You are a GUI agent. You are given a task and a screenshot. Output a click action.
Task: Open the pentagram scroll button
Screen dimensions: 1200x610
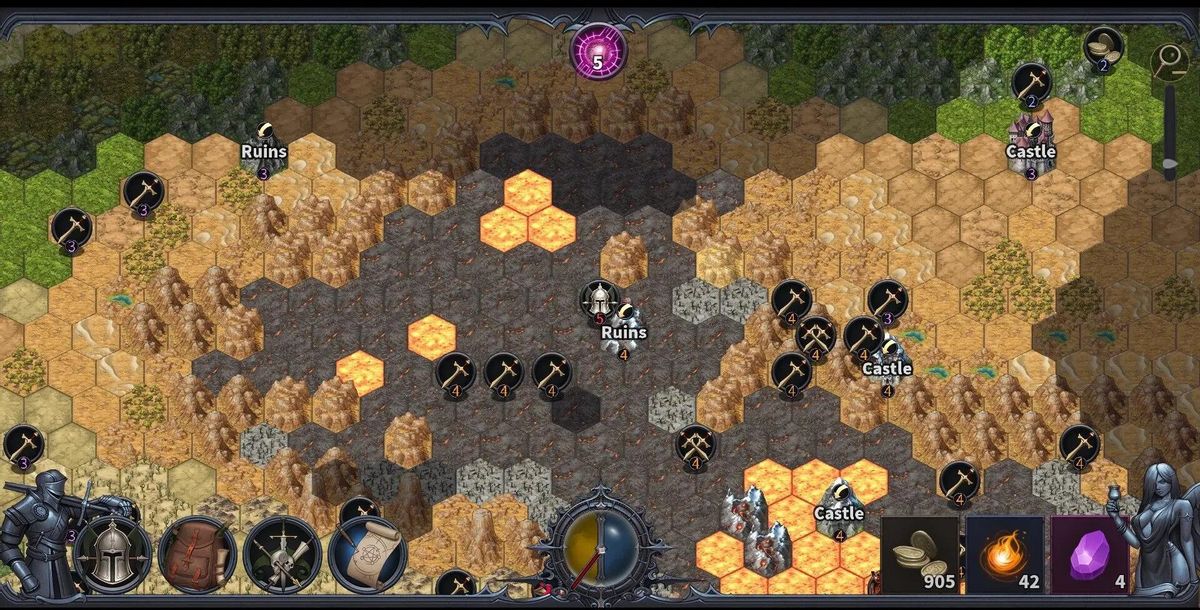tap(366, 554)
